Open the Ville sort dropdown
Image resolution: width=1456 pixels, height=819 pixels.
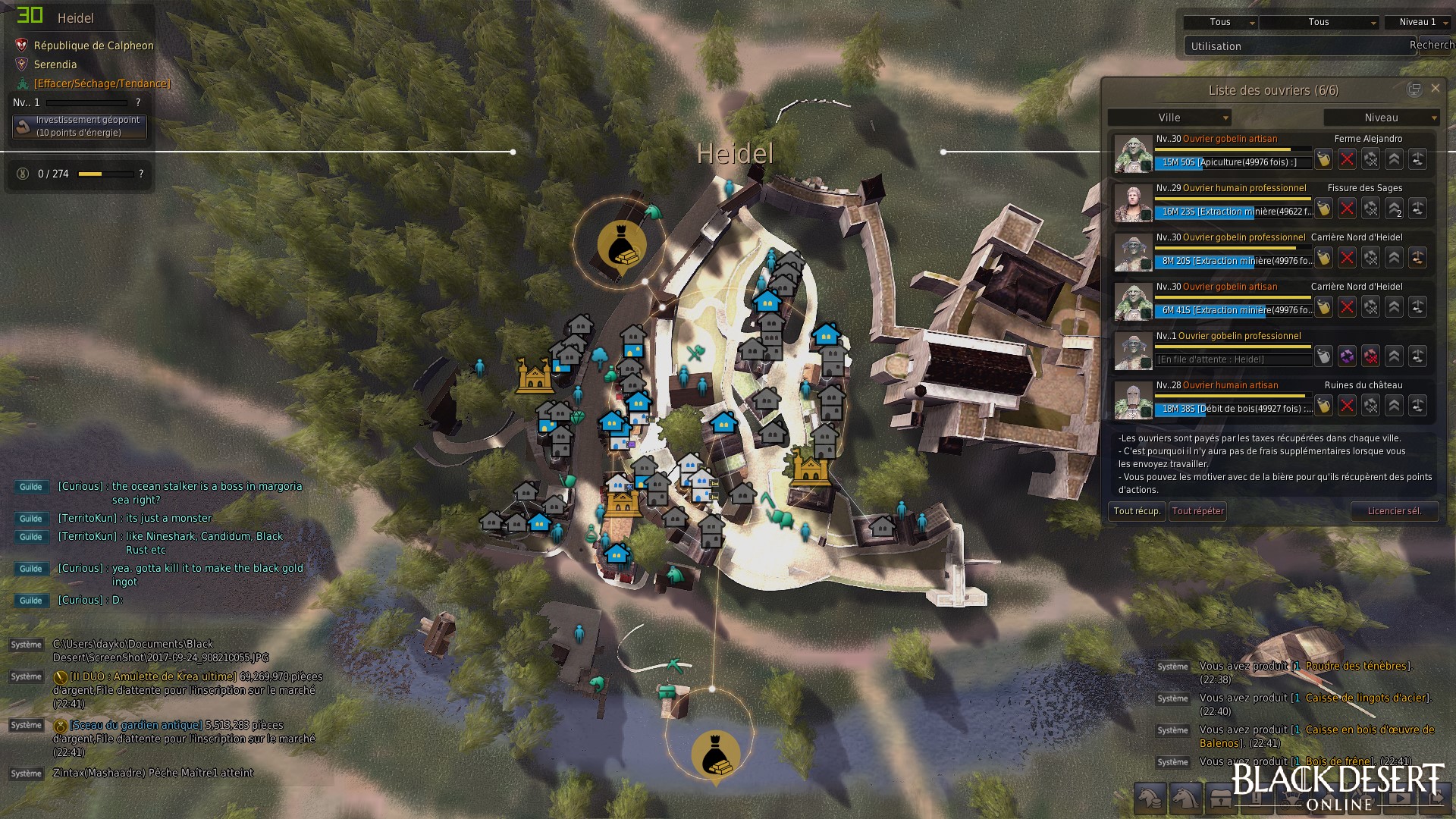pyautogui.click(x=1169, y=118)
